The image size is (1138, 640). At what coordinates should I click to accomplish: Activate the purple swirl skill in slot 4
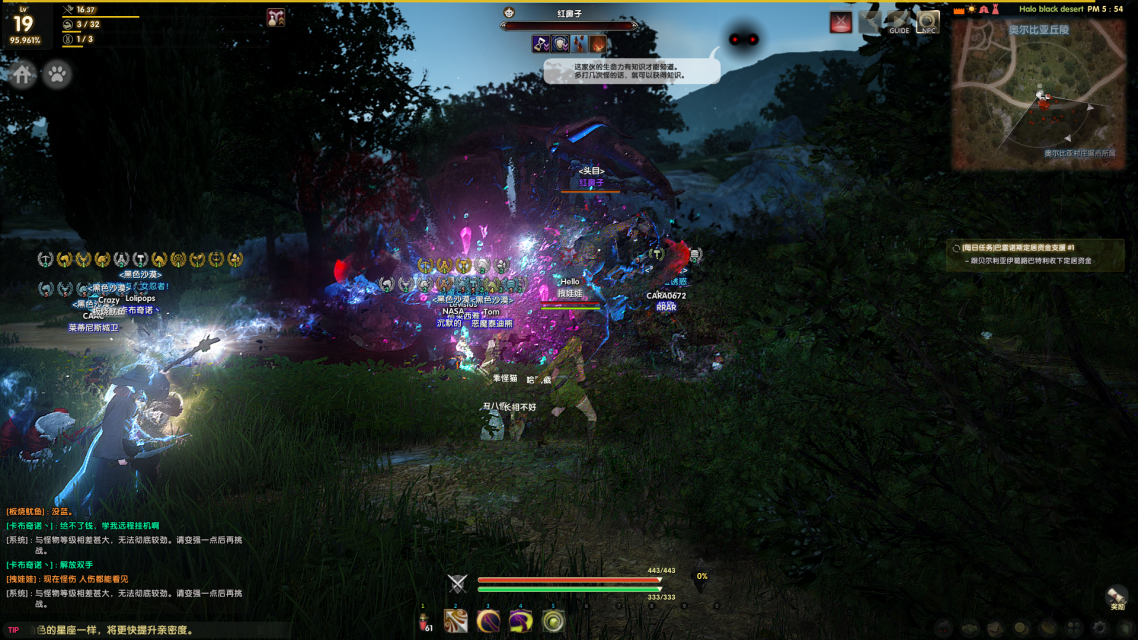520,621
